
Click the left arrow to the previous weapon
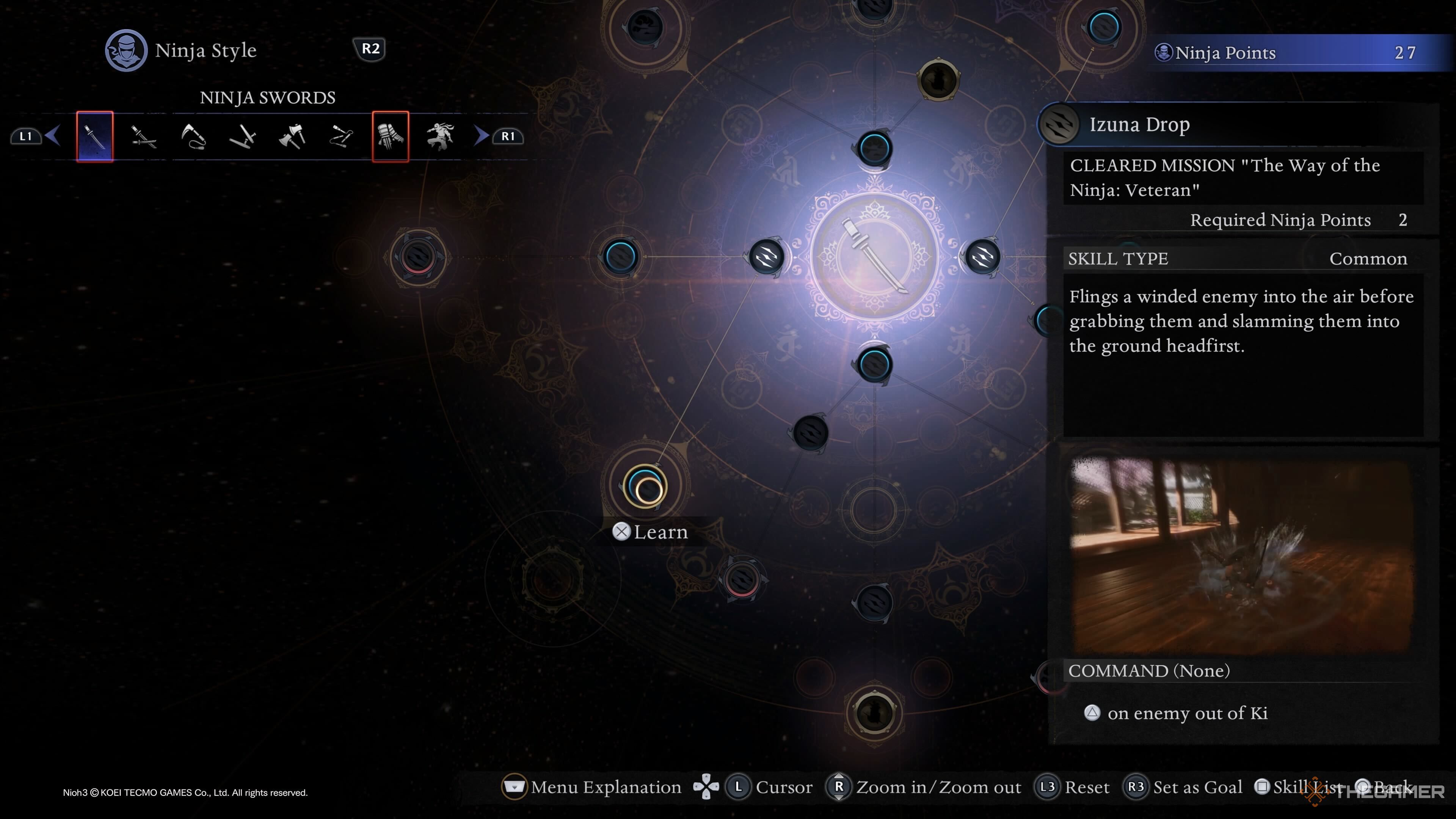pyautogui.click(x=53, y=136)
